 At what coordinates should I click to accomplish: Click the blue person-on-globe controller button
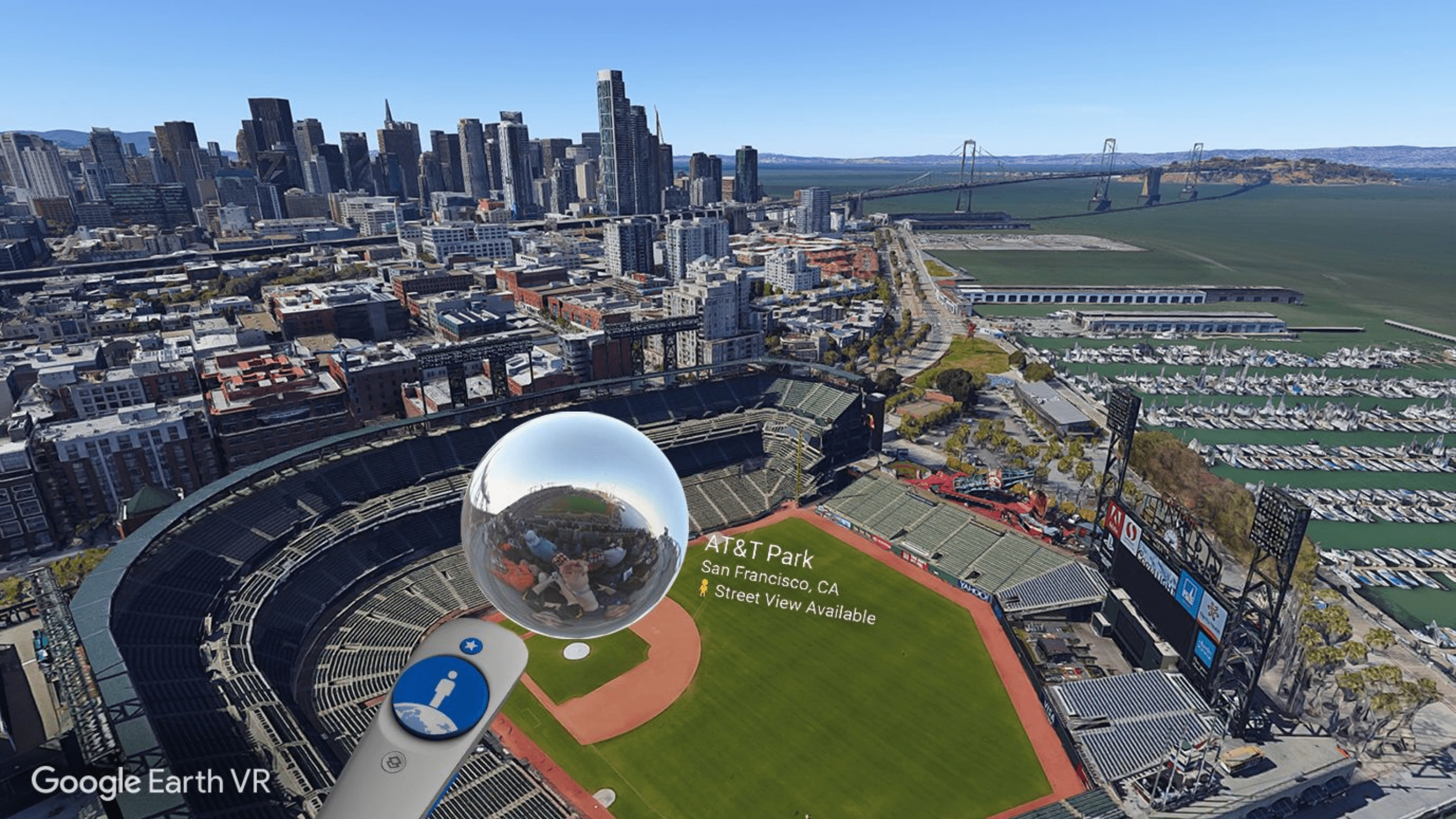coord(441,698)
